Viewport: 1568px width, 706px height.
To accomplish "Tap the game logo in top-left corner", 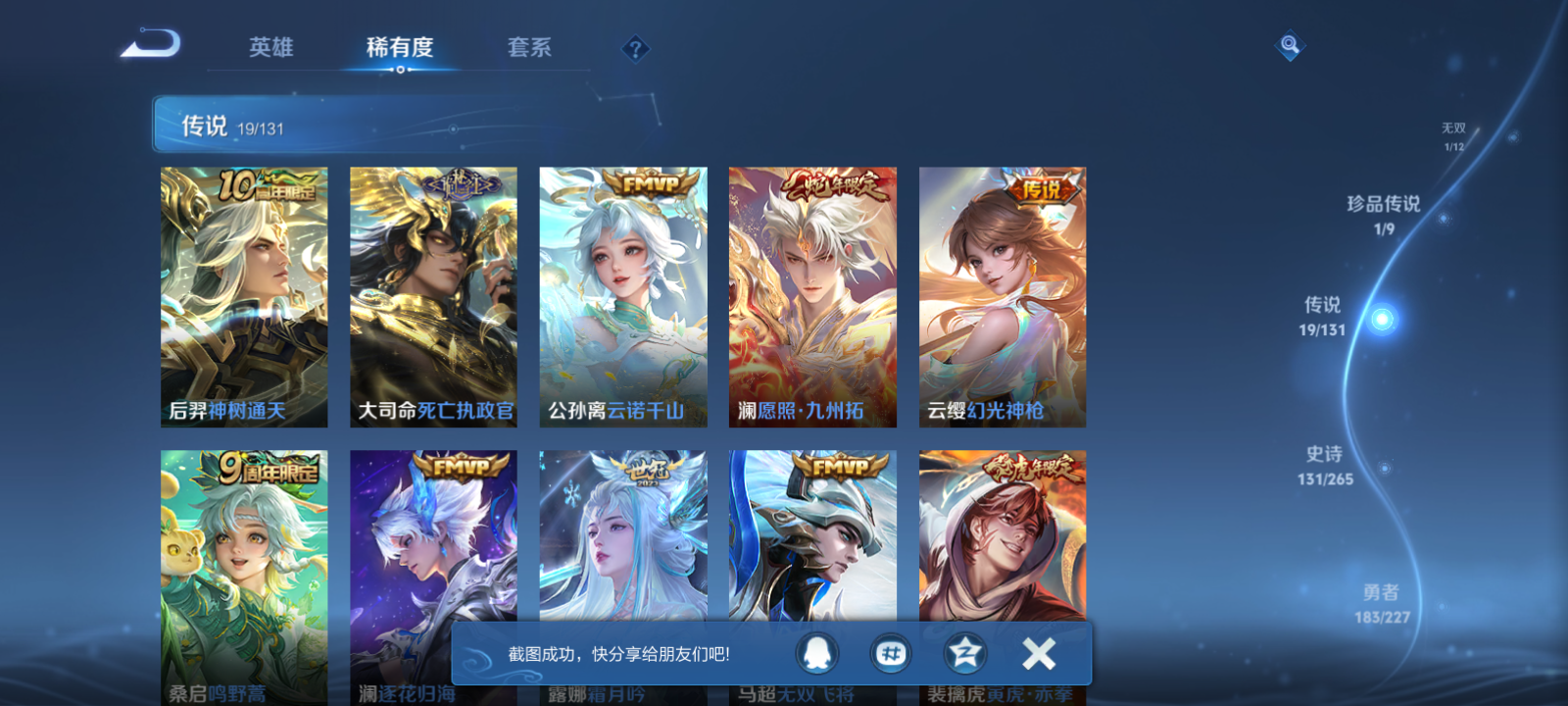I will click(152, 44).
